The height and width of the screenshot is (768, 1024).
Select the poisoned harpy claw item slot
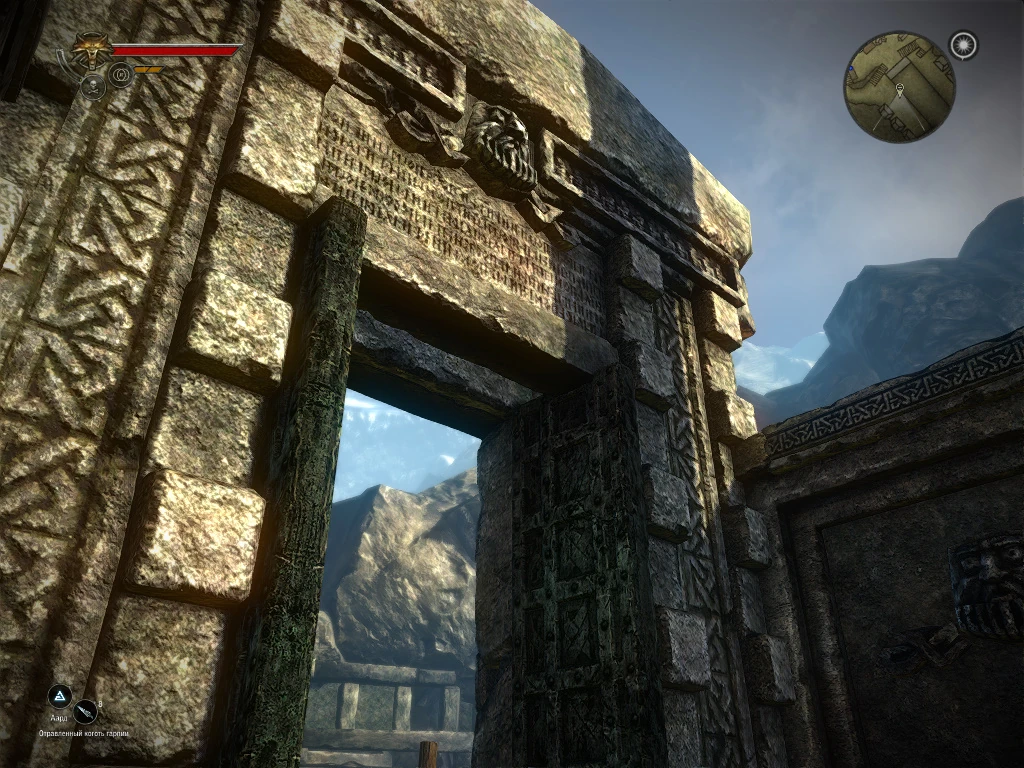coord(87,711)
